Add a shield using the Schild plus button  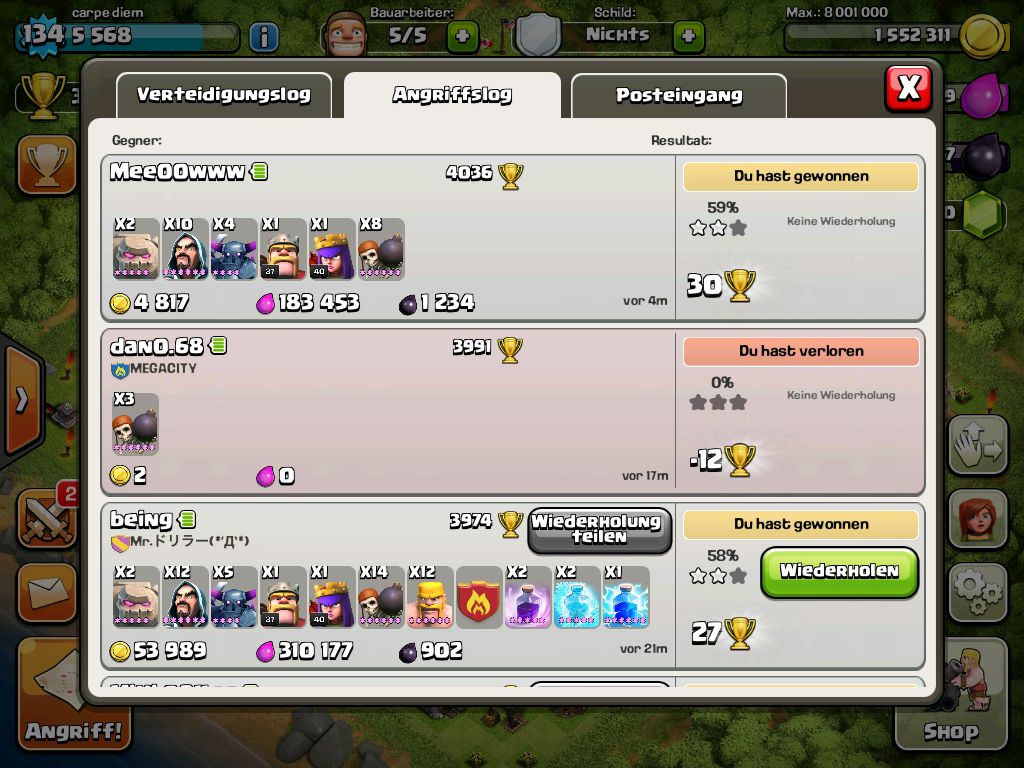pos(688,38)
